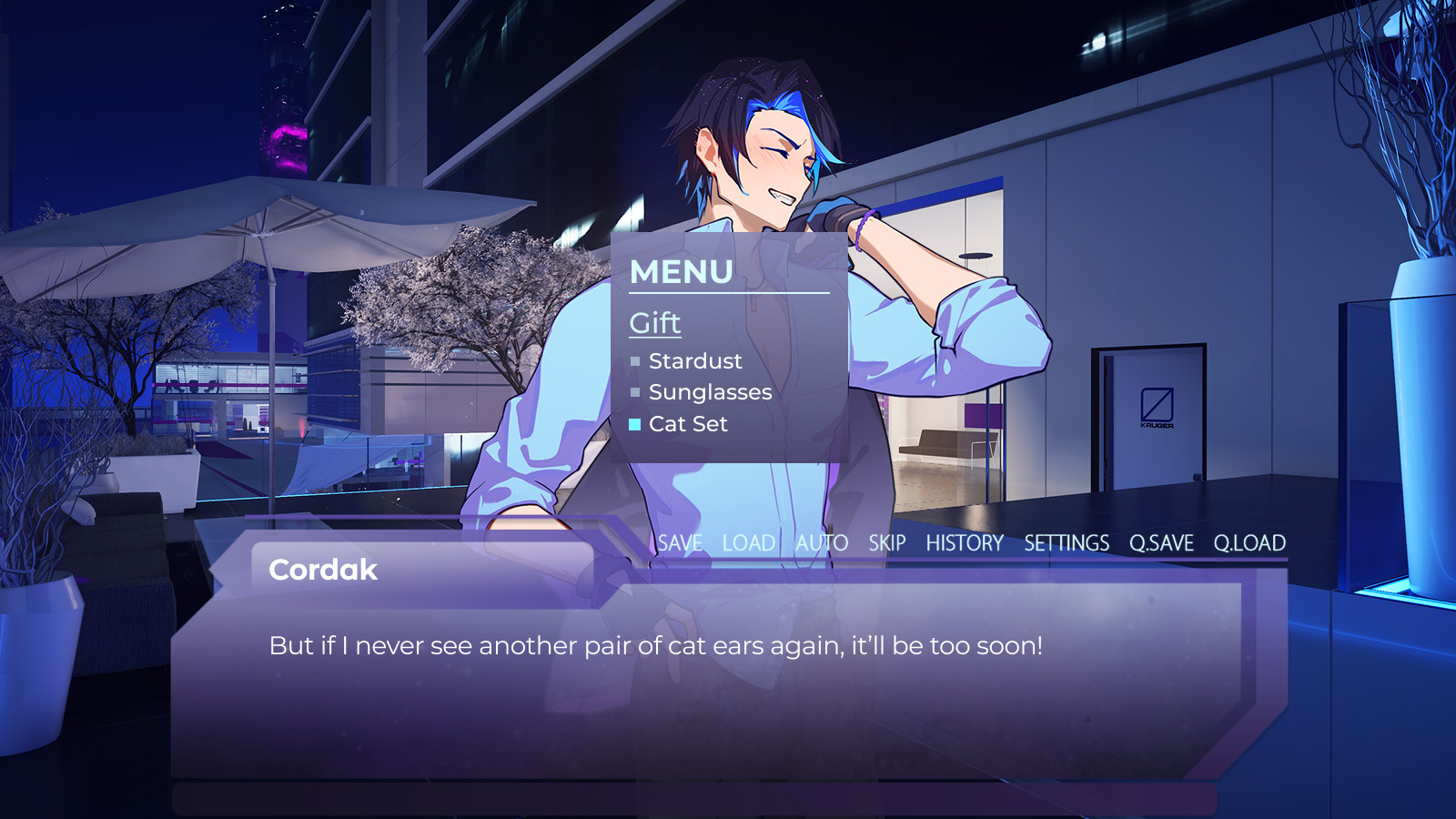The height and width of the screenshot is (819, 1456).
Task: Show the dialogue HISTORY log
Action: pyautogui.click(x=965, y=543)
